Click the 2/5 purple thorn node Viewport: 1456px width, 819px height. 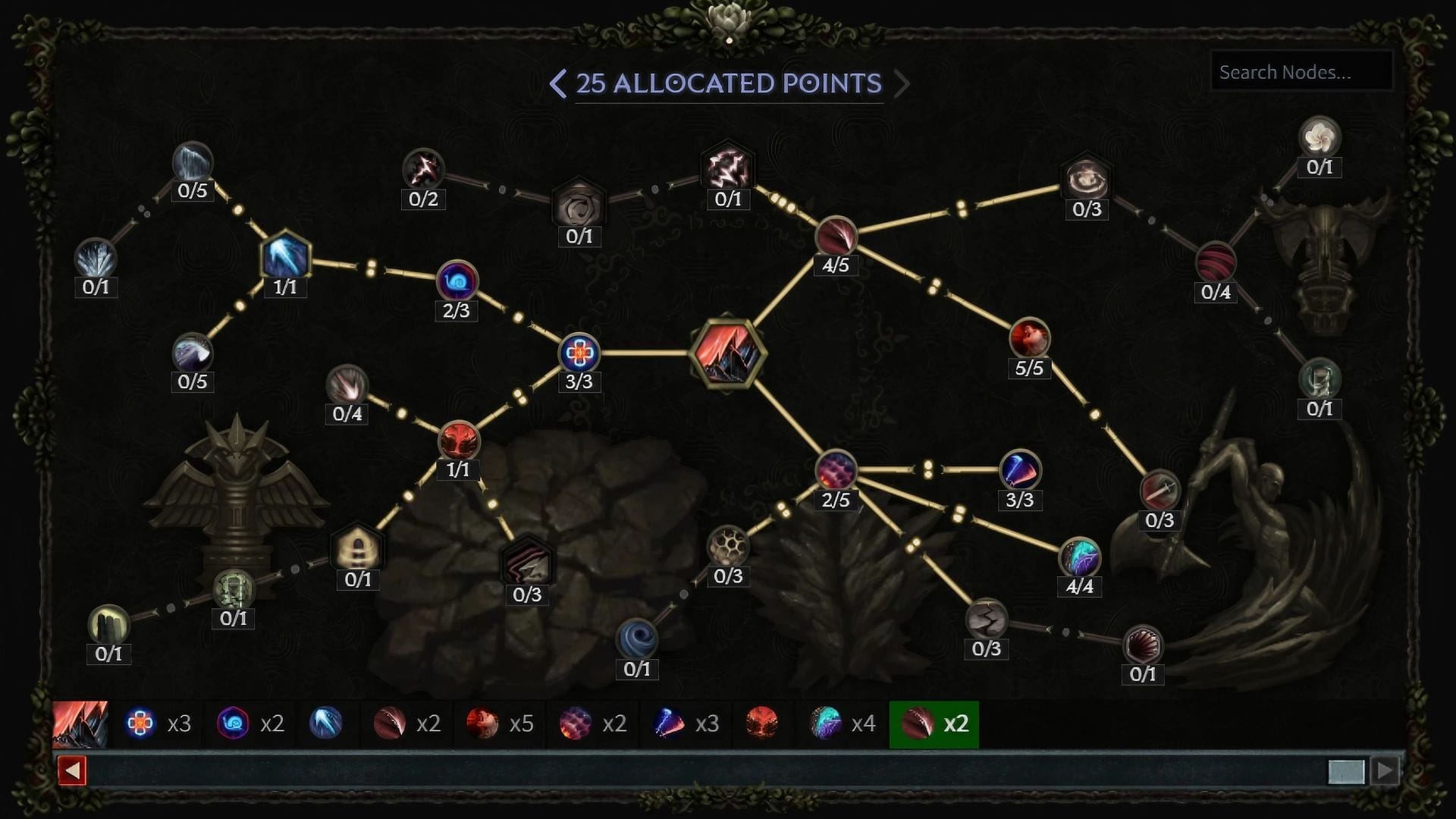835,469
